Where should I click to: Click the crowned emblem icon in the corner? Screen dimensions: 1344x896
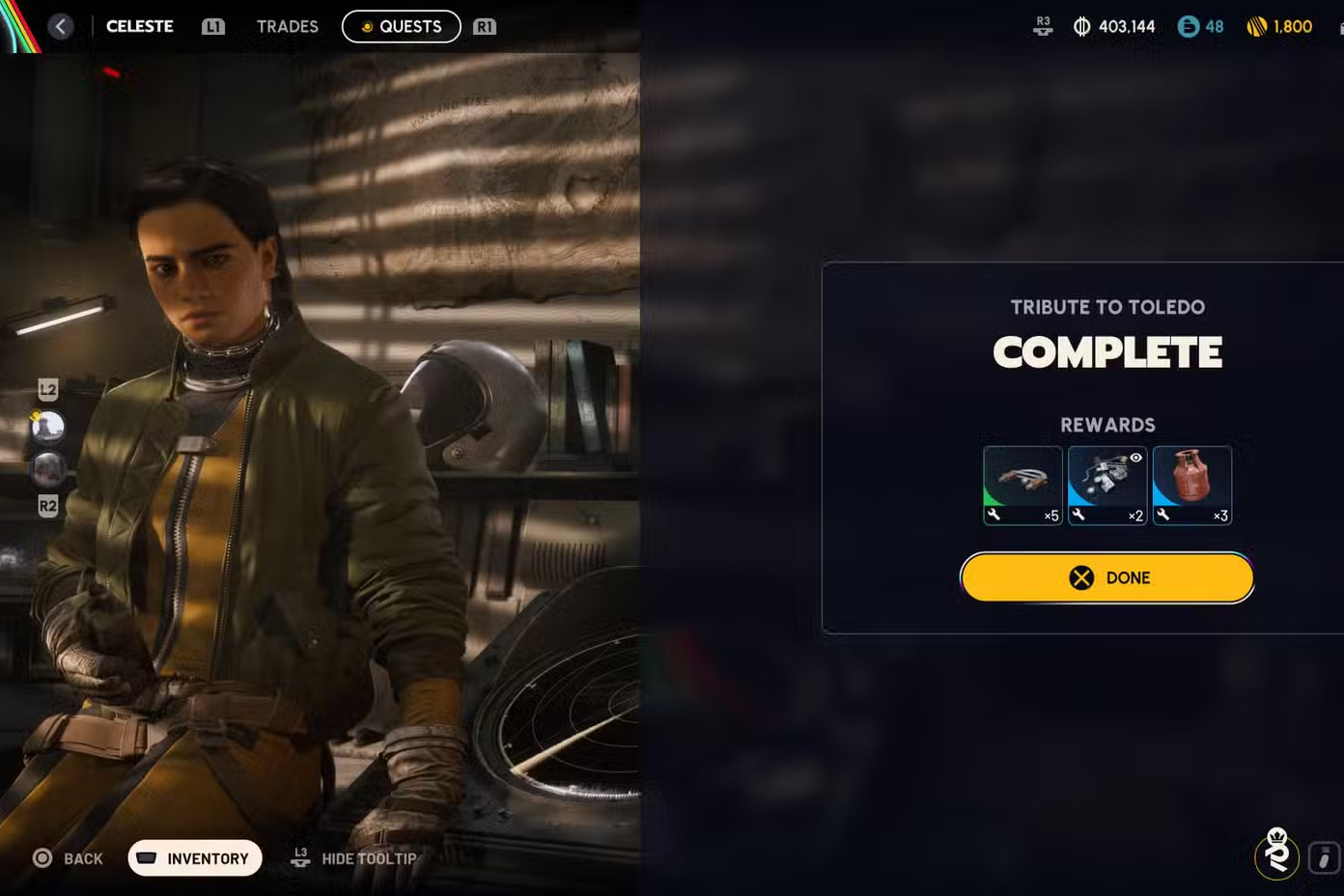pyautogui.click(x=1276, y=854)
